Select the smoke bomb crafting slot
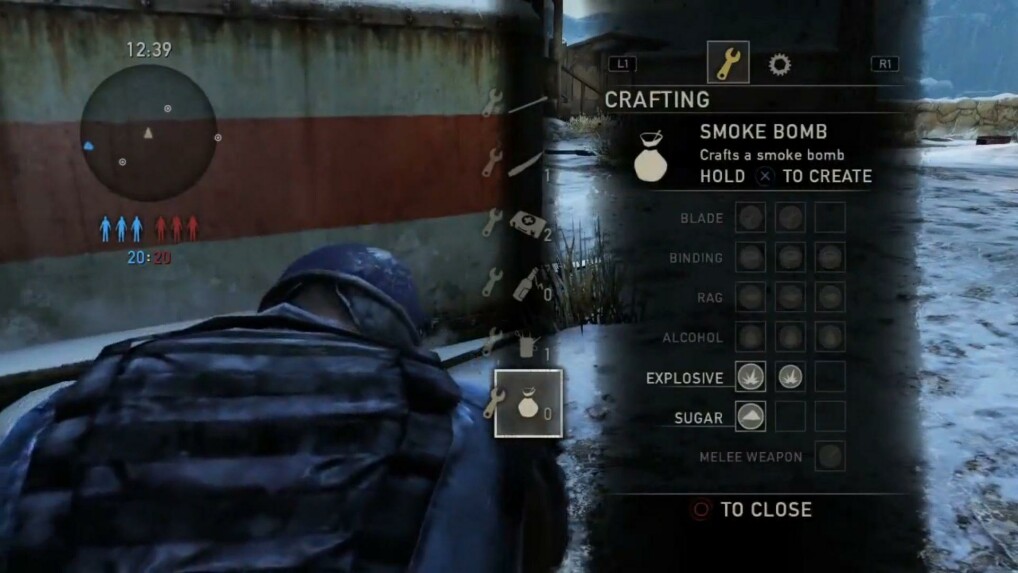1018x573 pixels. pyautogui.click(x=527, y=403)
